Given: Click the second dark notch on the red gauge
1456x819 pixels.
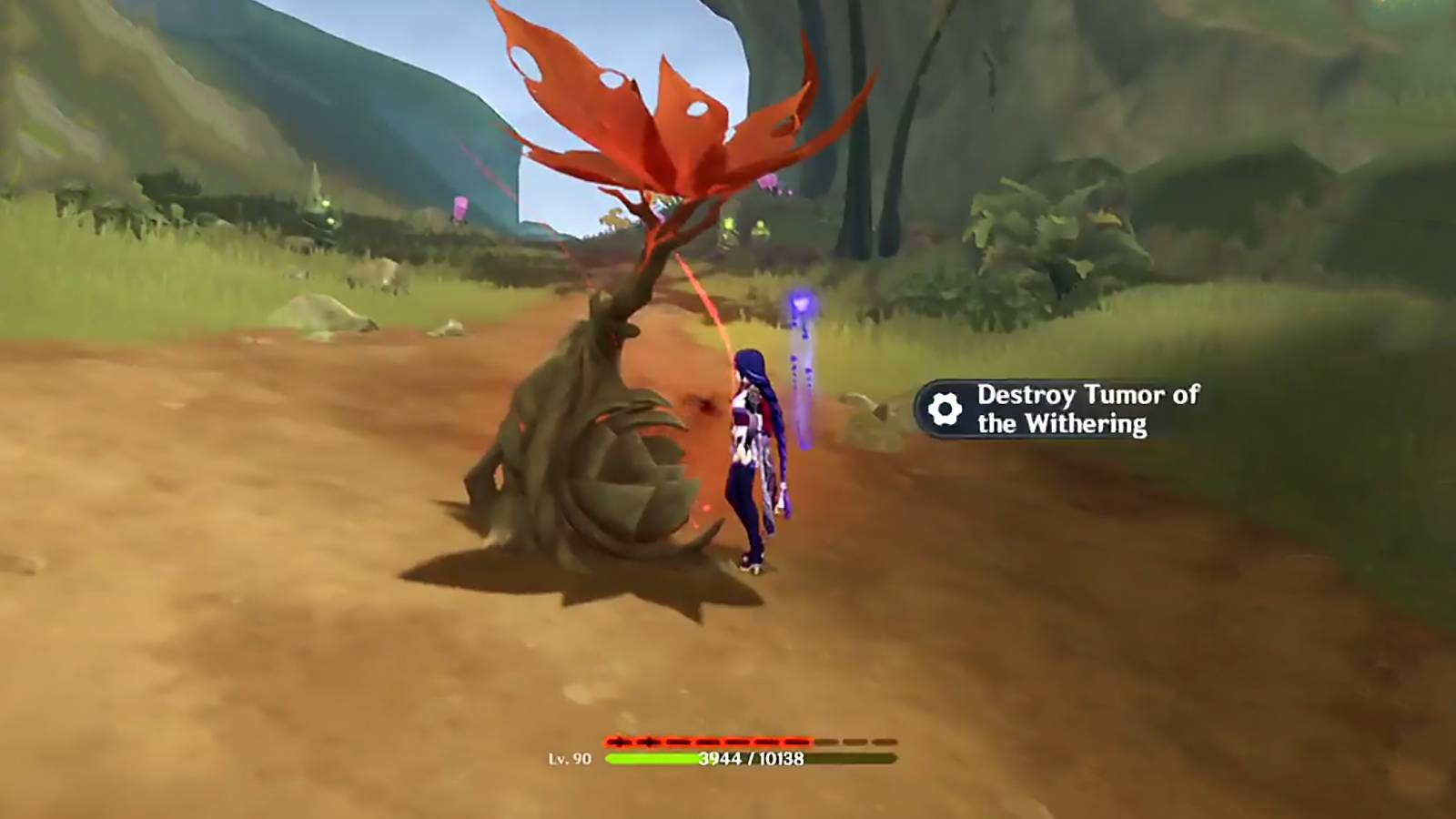Looking at the screenshot, I should (x=649, y=740).
